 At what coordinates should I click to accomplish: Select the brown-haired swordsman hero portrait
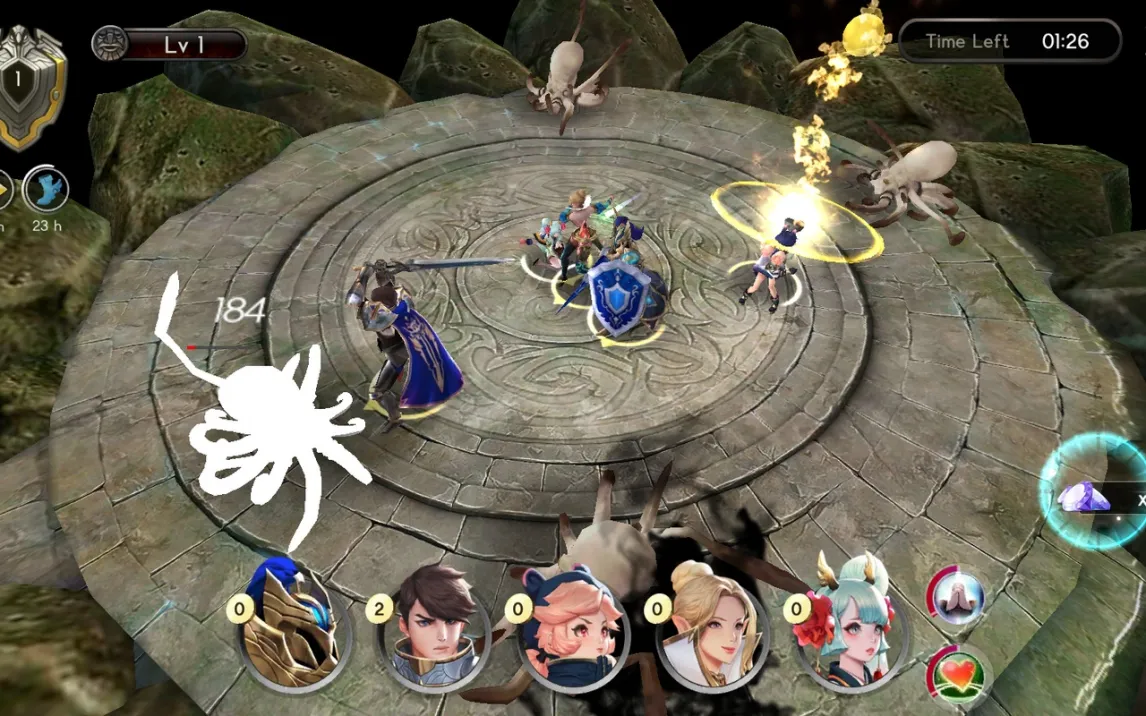coord(435,624)
